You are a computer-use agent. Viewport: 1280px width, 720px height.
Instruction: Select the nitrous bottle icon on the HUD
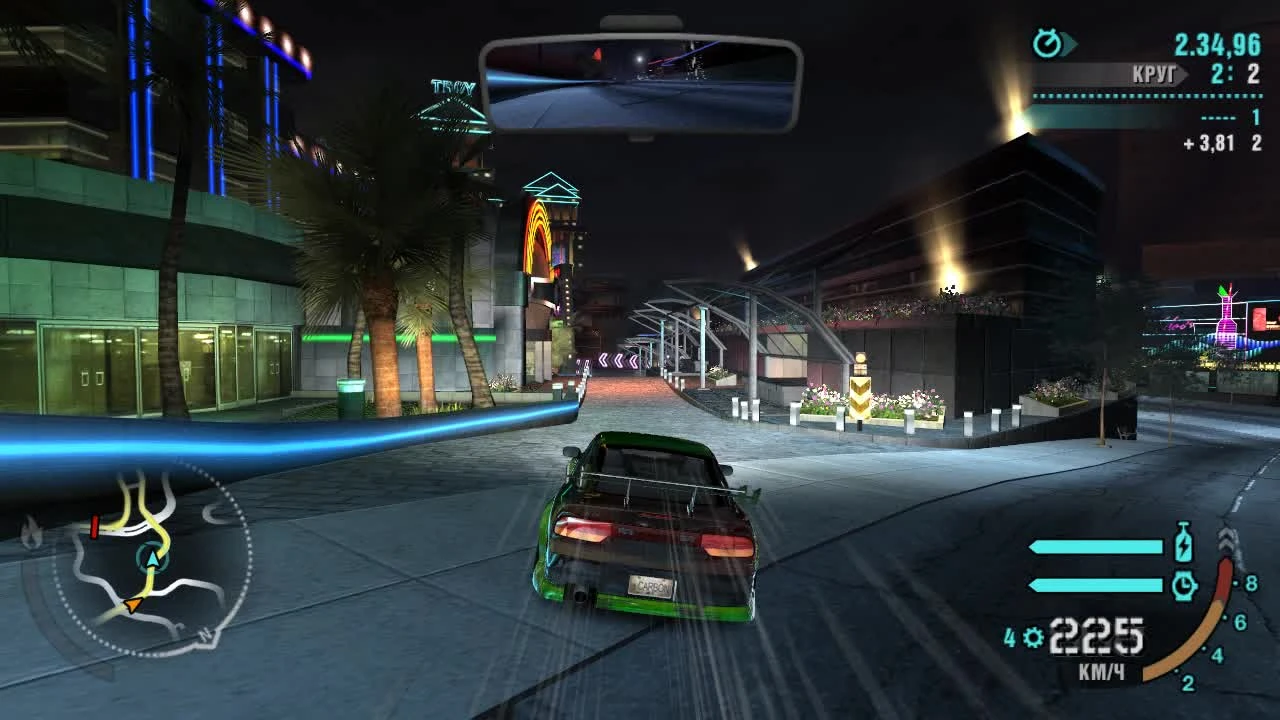click(x=1184, y=544)
